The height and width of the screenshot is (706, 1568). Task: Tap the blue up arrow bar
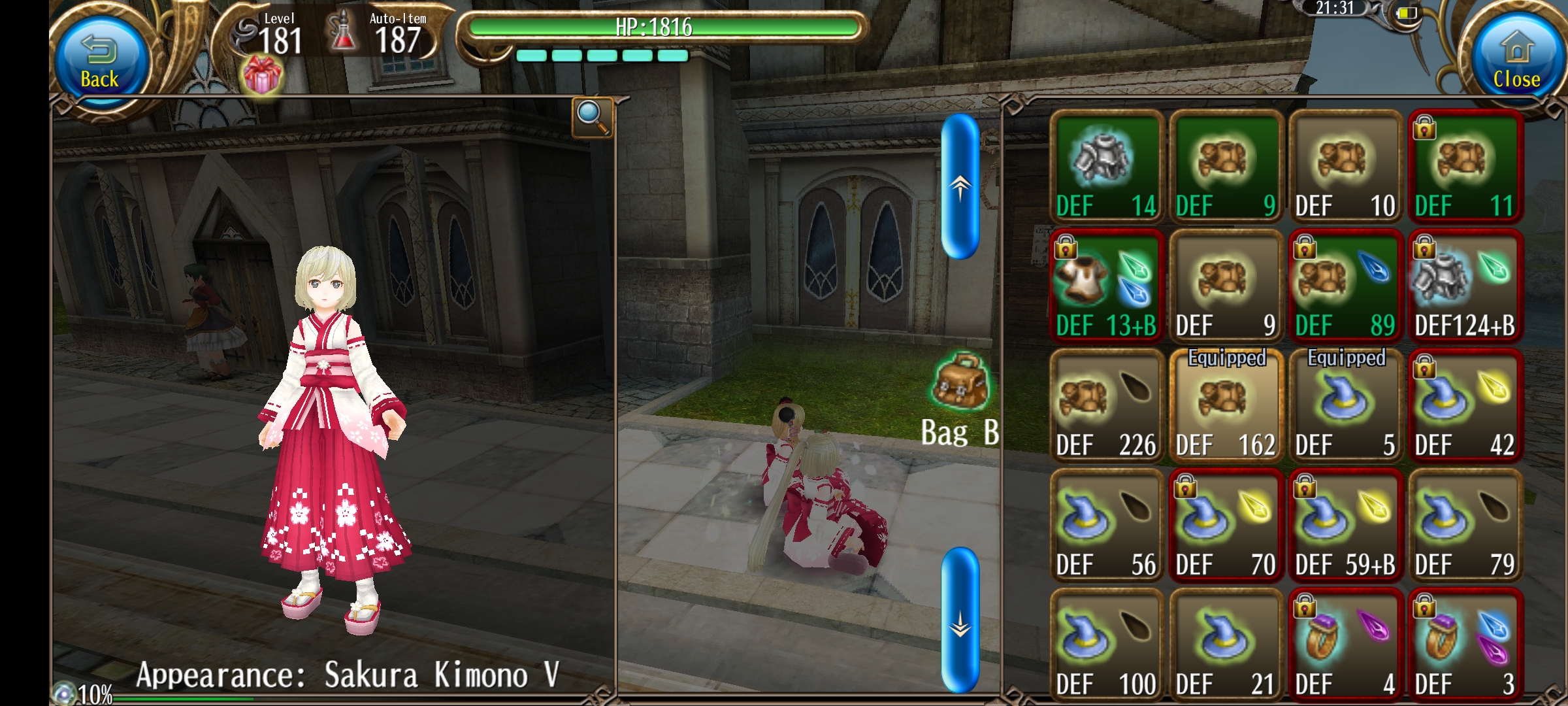(x=960, y=186)
